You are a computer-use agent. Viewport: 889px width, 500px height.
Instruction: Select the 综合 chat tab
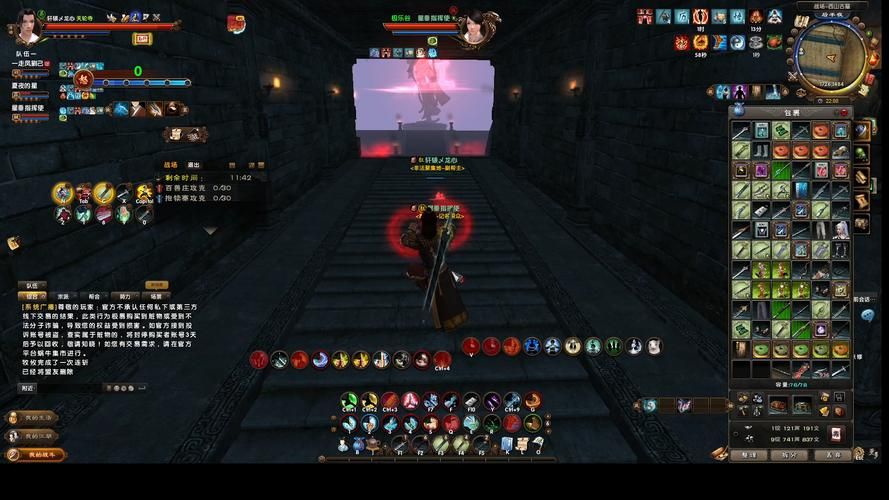[31, 296]
